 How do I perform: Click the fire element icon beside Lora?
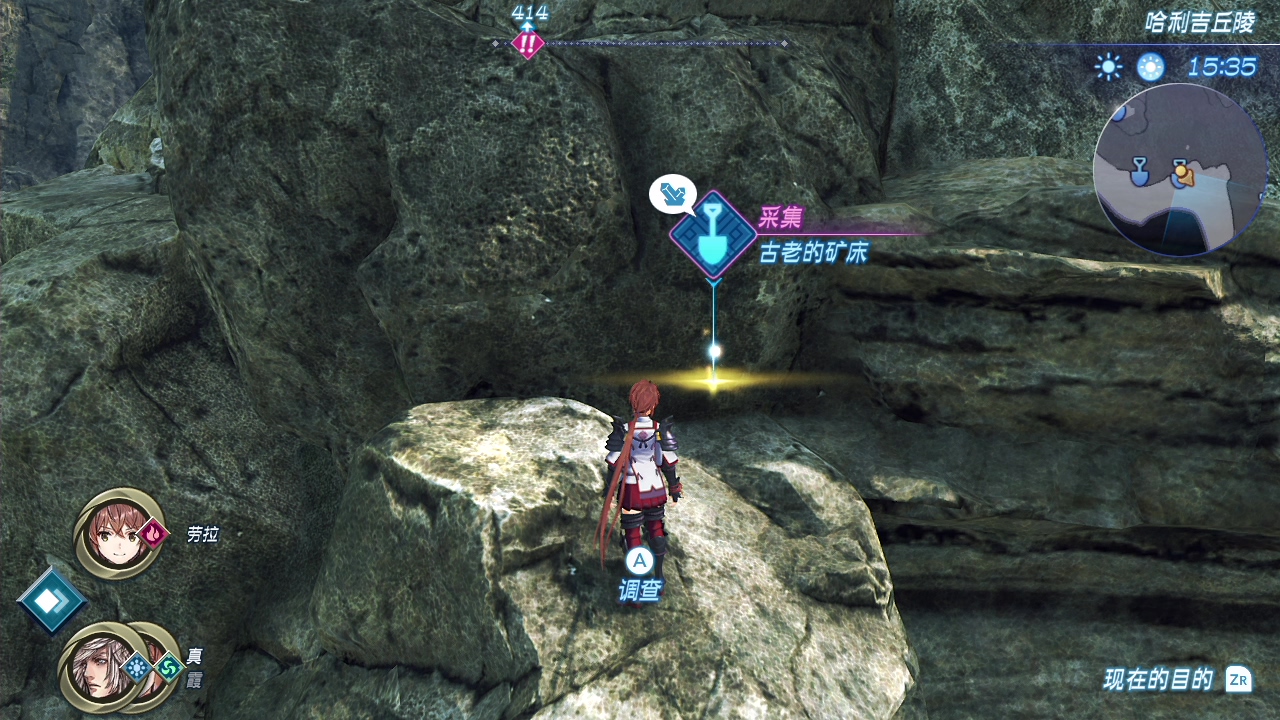(x=154, y=534)
